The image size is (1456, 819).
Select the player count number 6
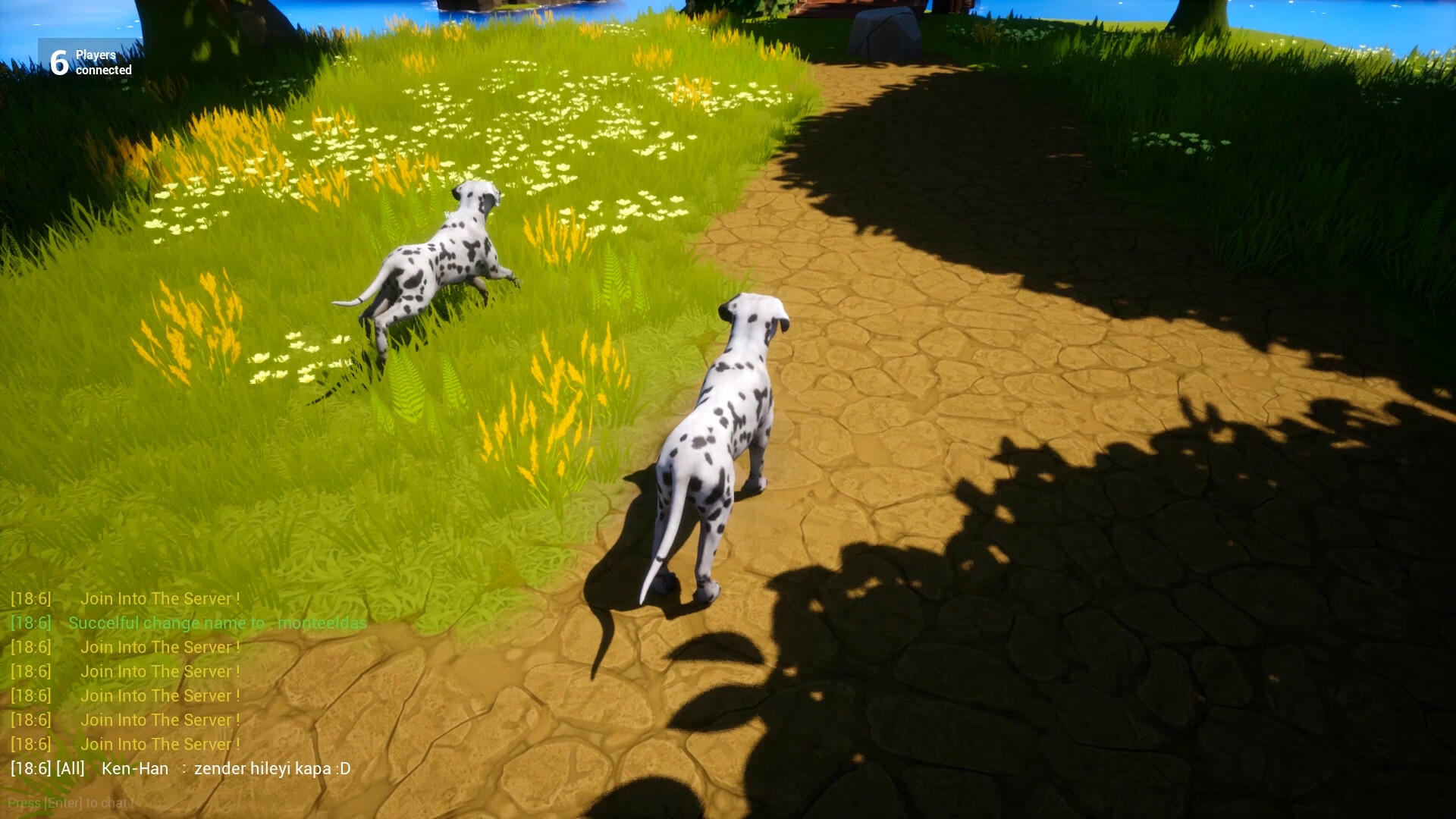[x=58, y=62]
